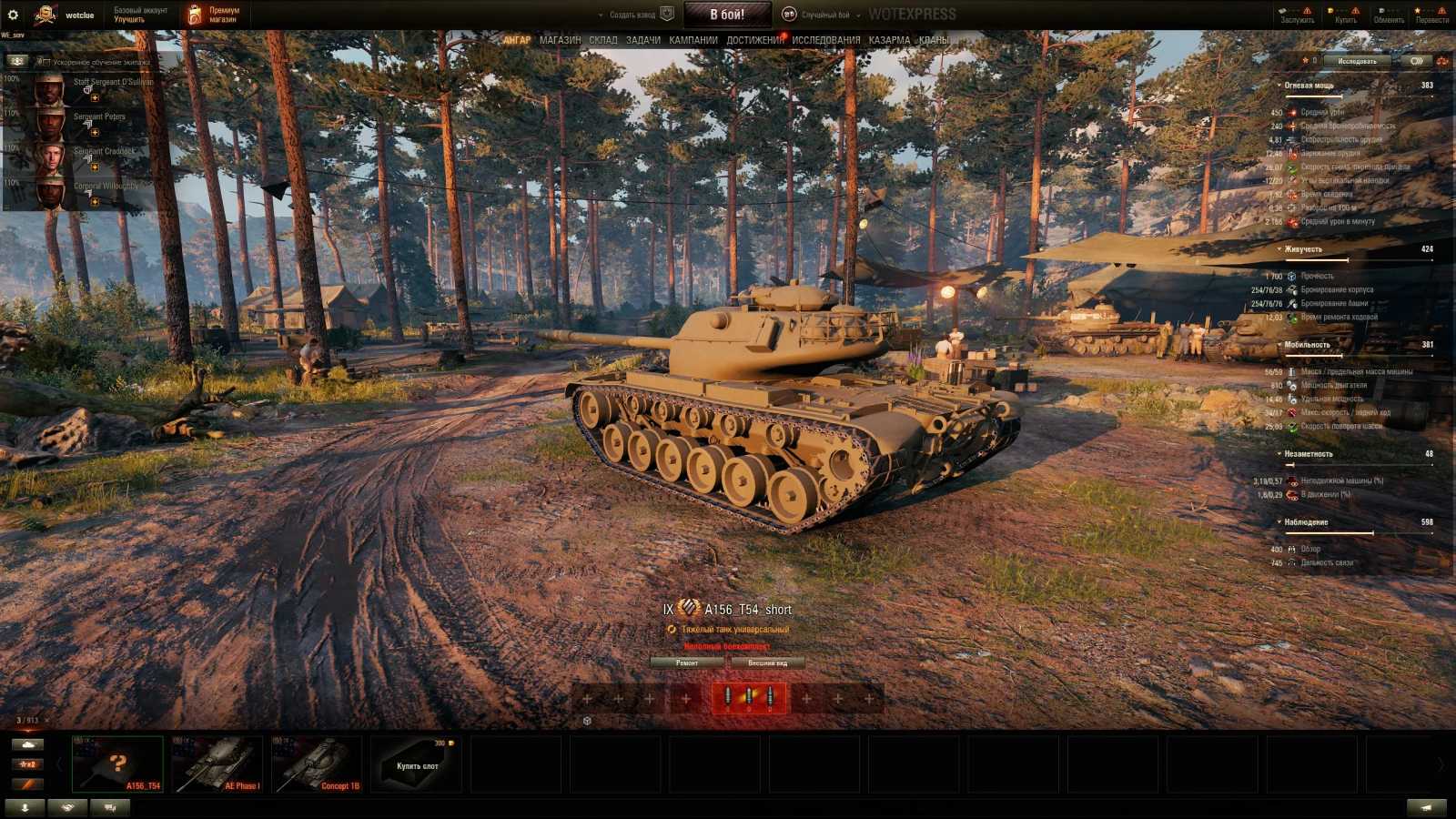
Task: Click the premium vehicle filter icon
Action: 28,785
